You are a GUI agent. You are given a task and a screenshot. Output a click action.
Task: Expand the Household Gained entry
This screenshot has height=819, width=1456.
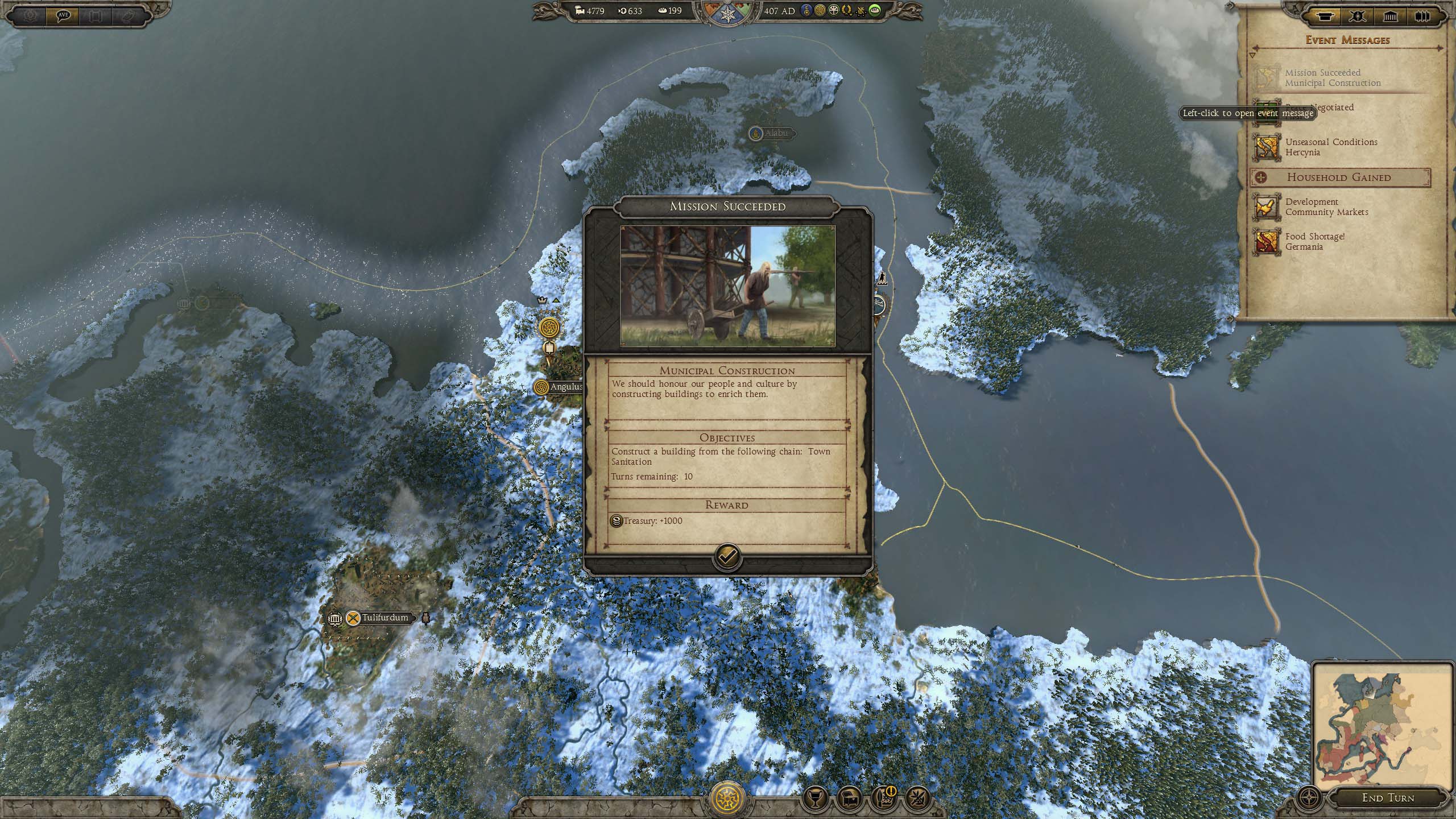1339,177
